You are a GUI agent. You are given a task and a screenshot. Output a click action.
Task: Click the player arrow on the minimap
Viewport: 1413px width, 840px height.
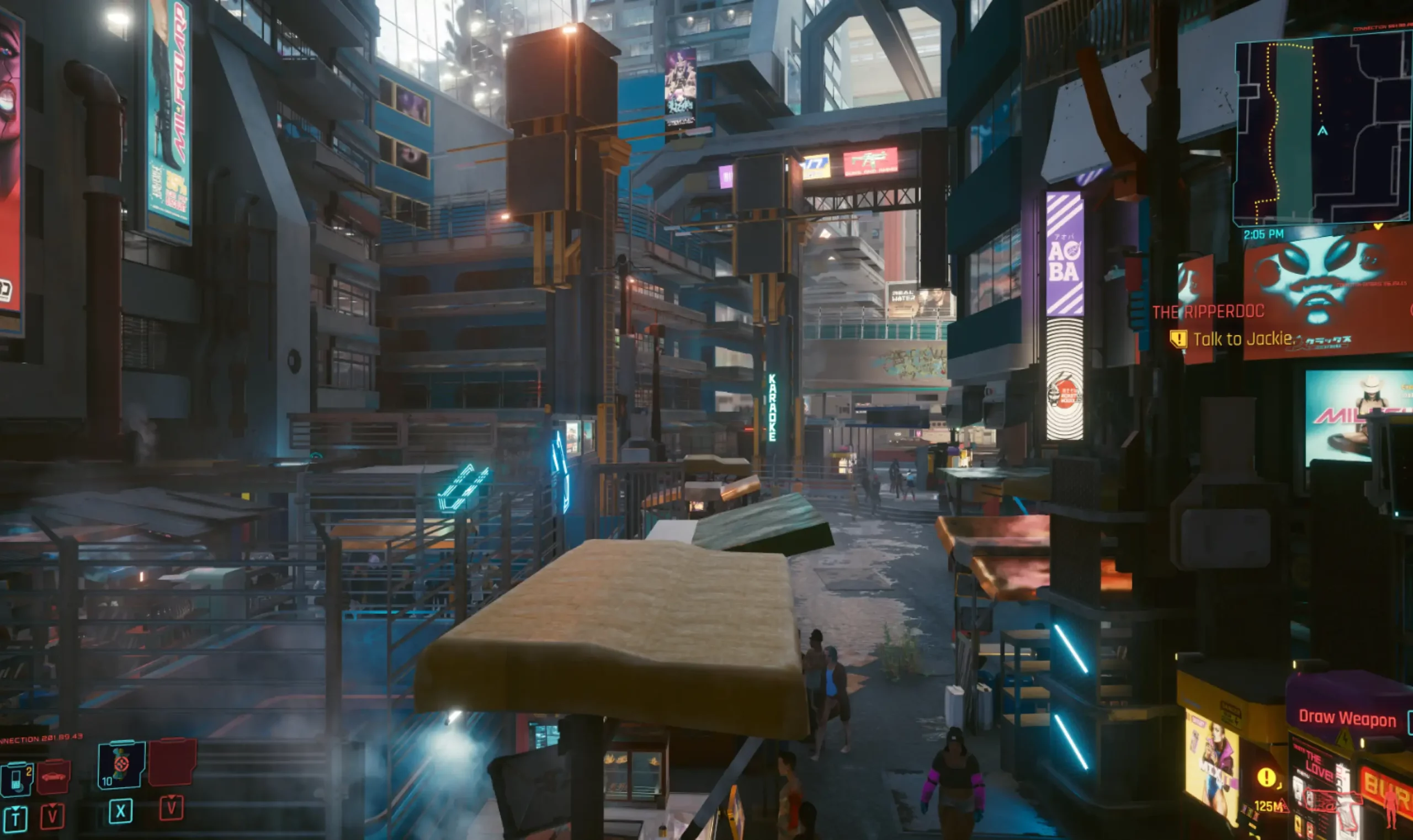pyautogui.click(x=1322, y=131)
